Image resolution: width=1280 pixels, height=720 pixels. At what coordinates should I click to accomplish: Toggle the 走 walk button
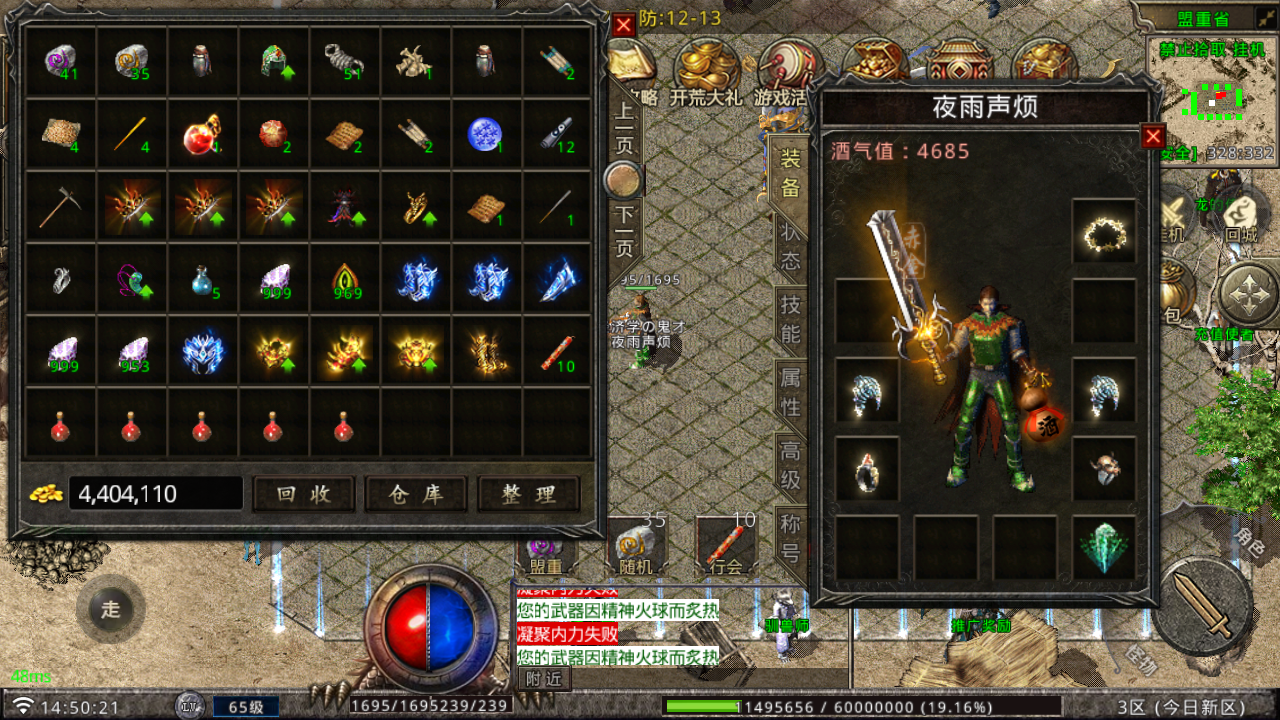click(110, 609)
